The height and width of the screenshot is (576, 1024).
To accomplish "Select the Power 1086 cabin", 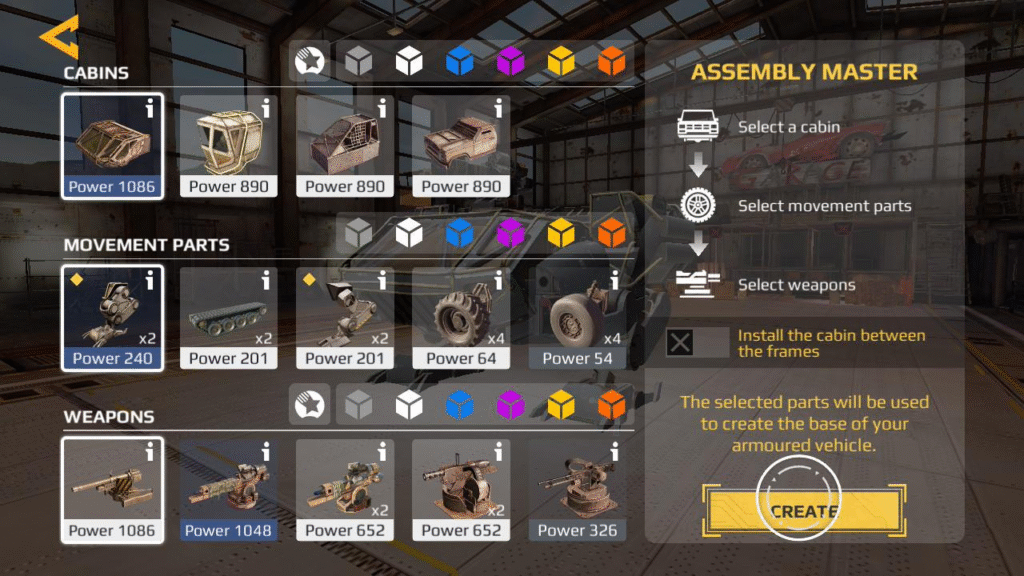I will coord(112,146).
